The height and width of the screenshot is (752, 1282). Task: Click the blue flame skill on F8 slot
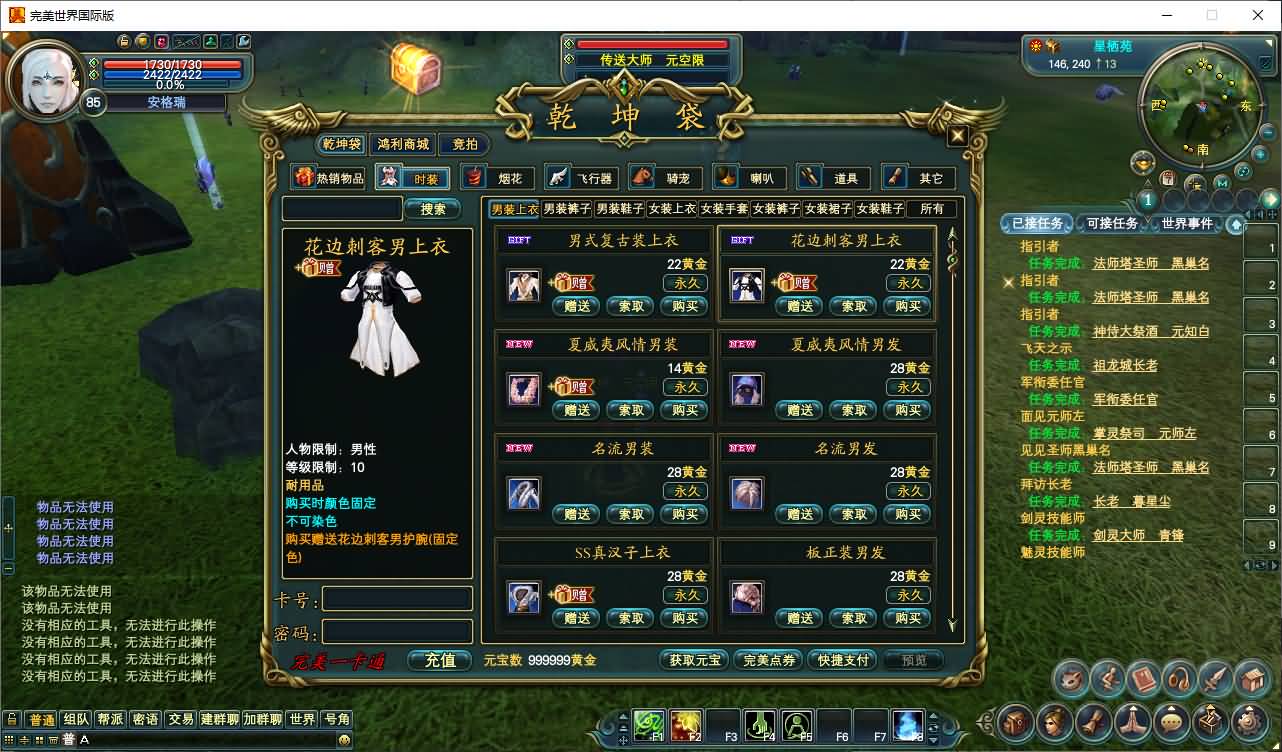907,725
